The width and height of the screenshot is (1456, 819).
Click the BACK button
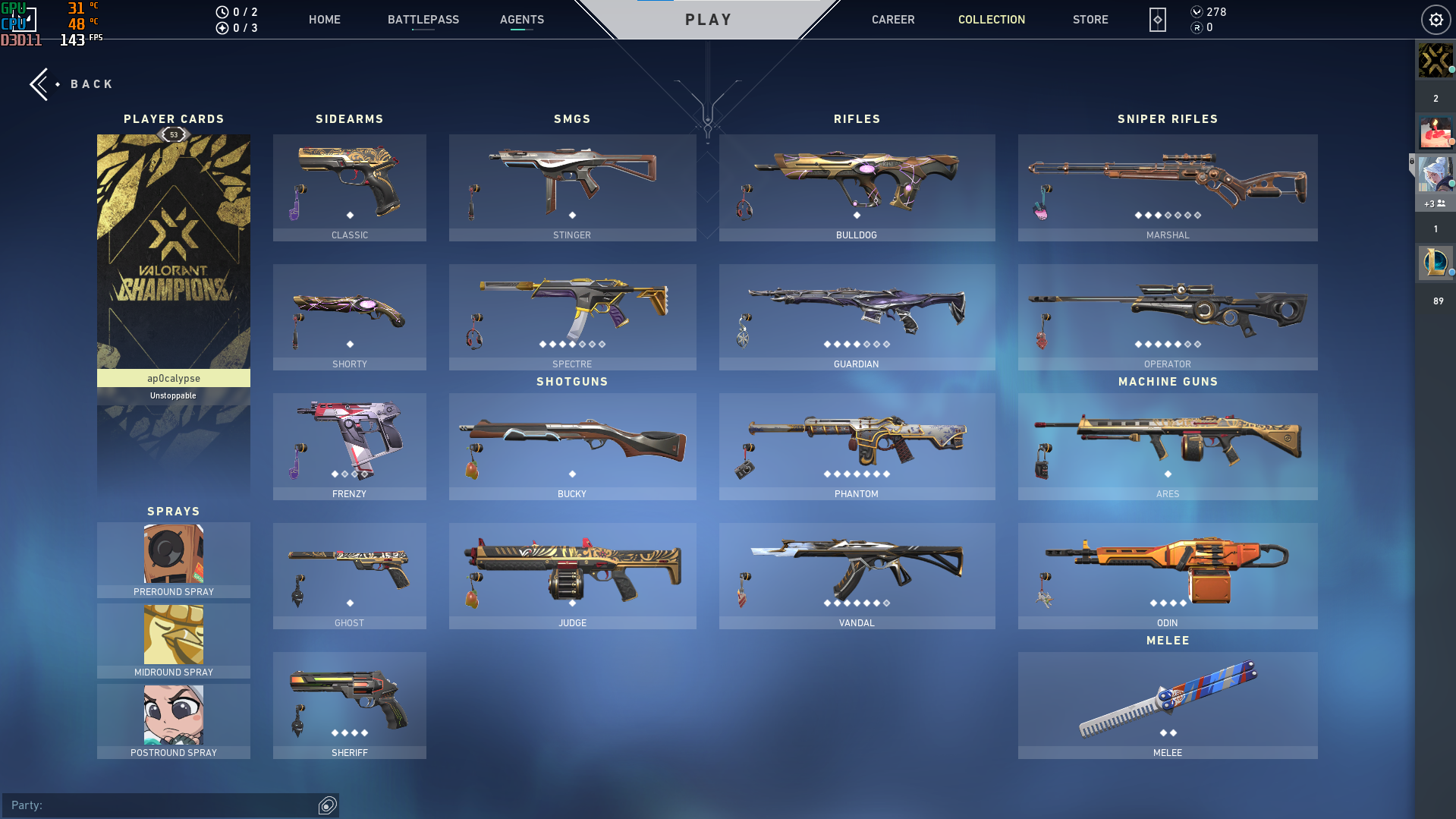(x=72, y=83)
